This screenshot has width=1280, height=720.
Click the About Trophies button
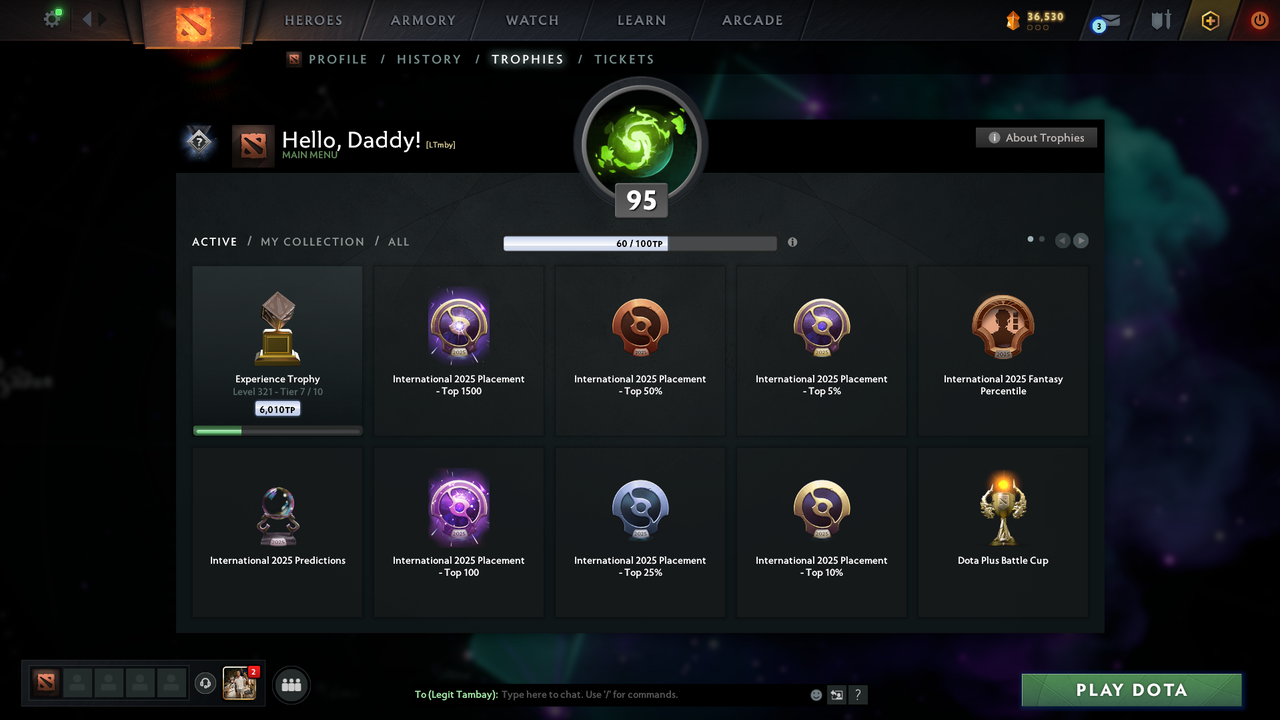click(x=1036, y=137)
